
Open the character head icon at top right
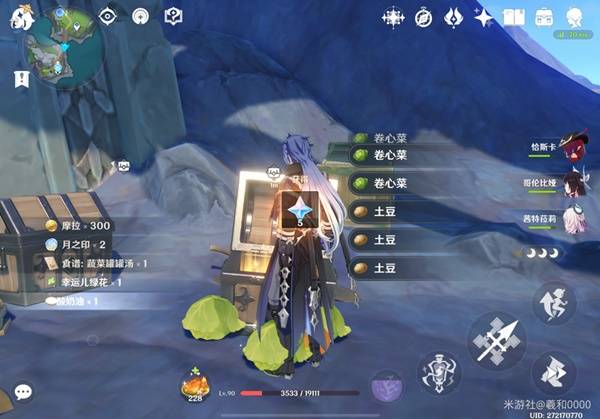(575, 16)
